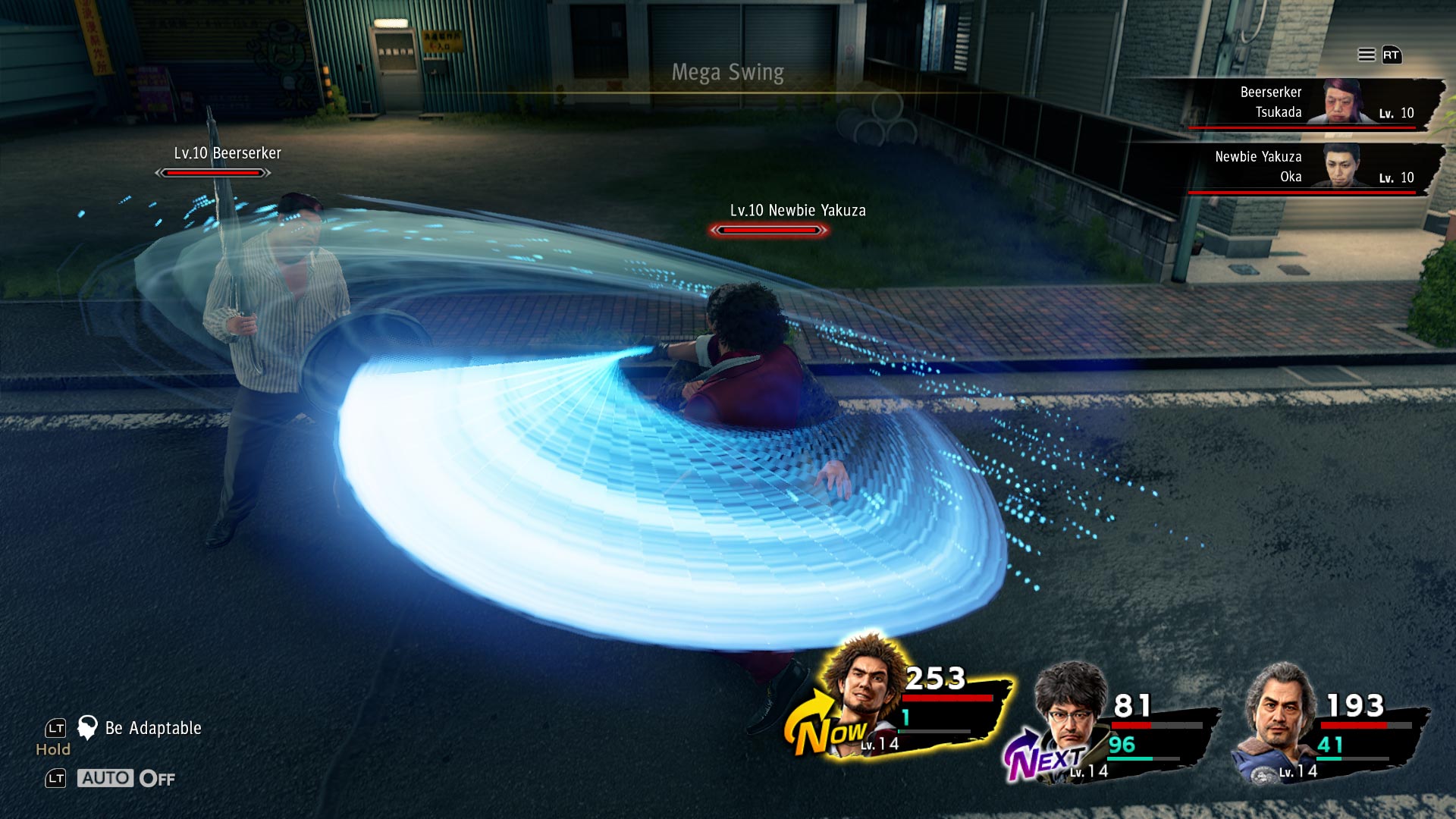Select Newbie Yakuza Oka in the enemy list
Image resolution: width=1456 pixels, height=819 pixels.
pyautogui.click(x=1304, y=168)
